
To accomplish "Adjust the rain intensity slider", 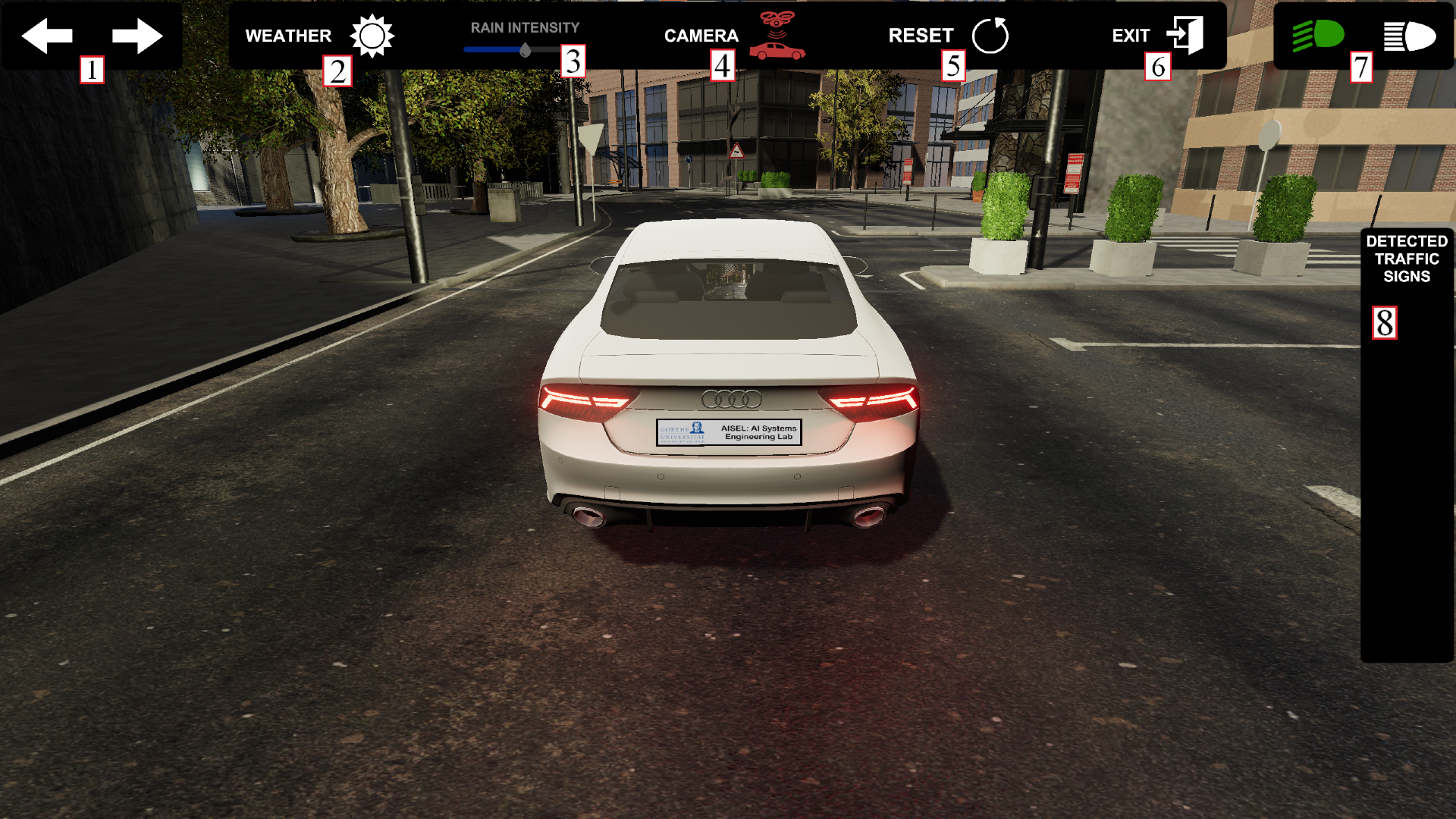I will pyautogui.click(x=525, y=50).
